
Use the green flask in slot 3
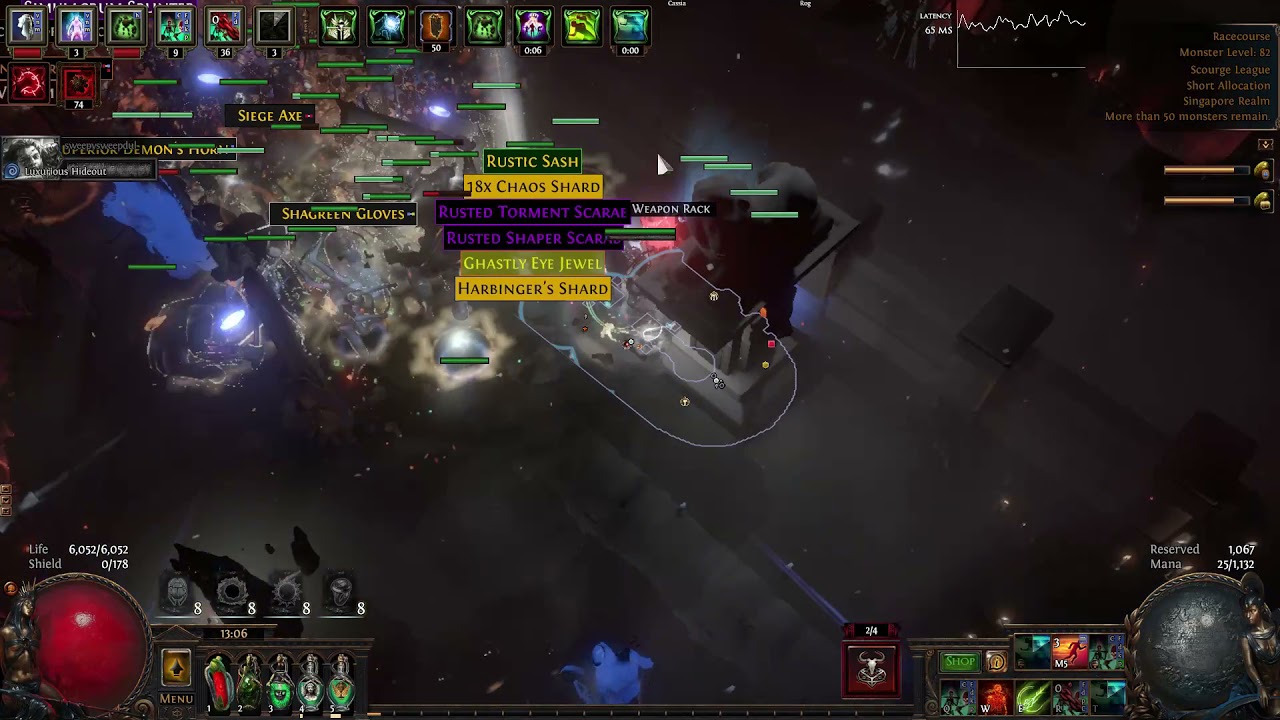280,682
